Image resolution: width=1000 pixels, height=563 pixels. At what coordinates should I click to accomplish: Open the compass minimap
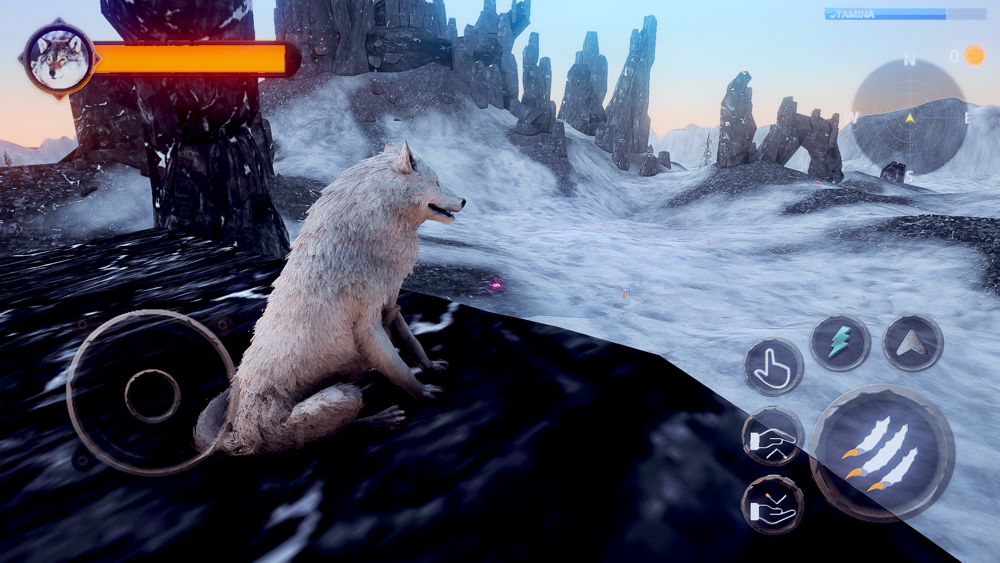[909, 117]
